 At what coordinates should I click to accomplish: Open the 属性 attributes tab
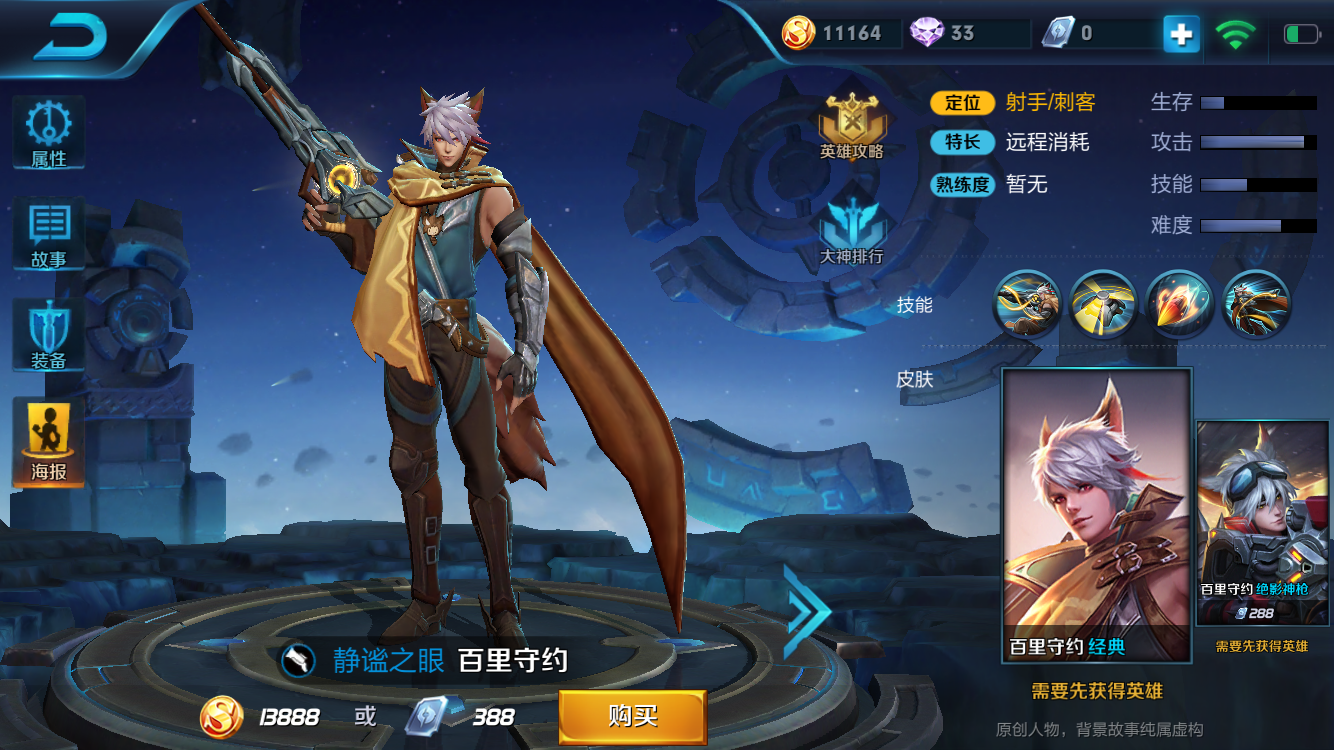tap(48, 133)
